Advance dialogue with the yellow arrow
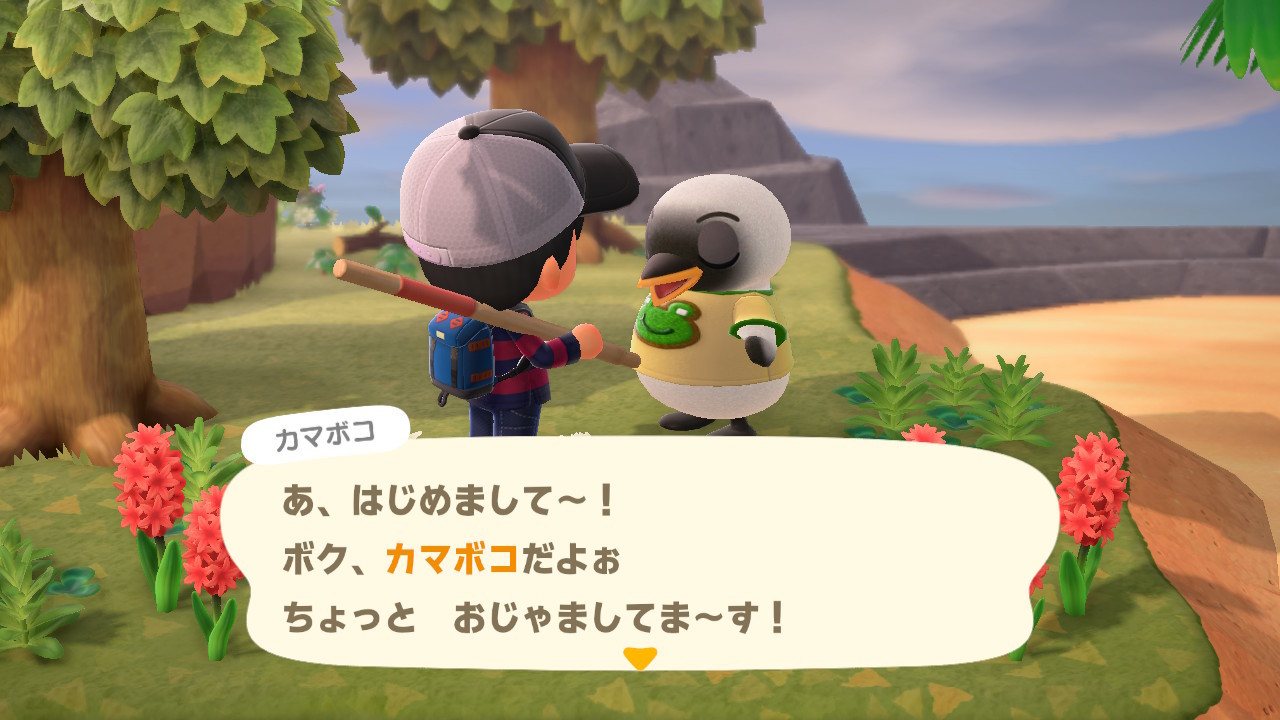The height and width of the screenshot is (720, 1280). (639, 657)
